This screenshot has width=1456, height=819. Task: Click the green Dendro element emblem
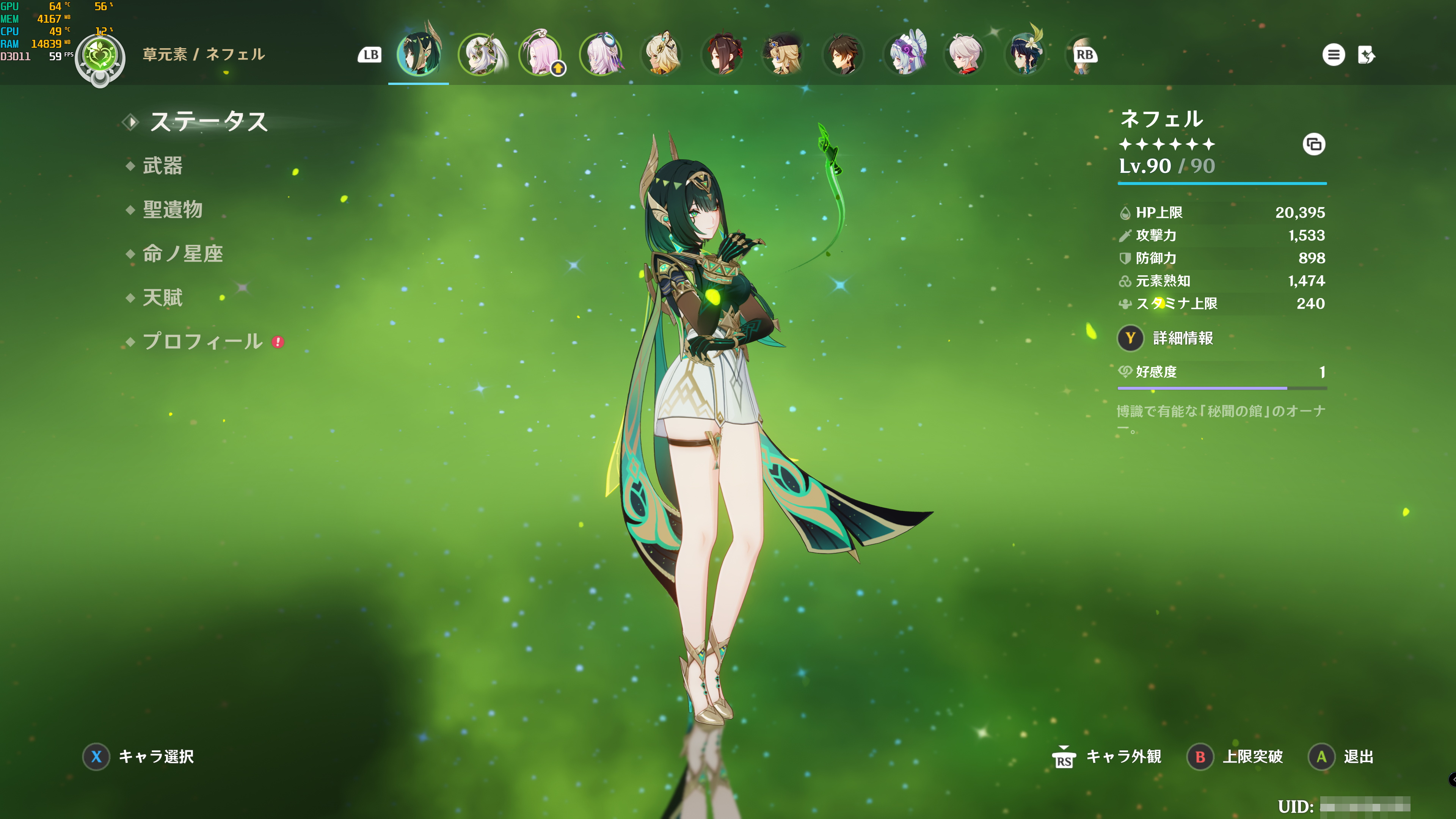pos(100,56)
